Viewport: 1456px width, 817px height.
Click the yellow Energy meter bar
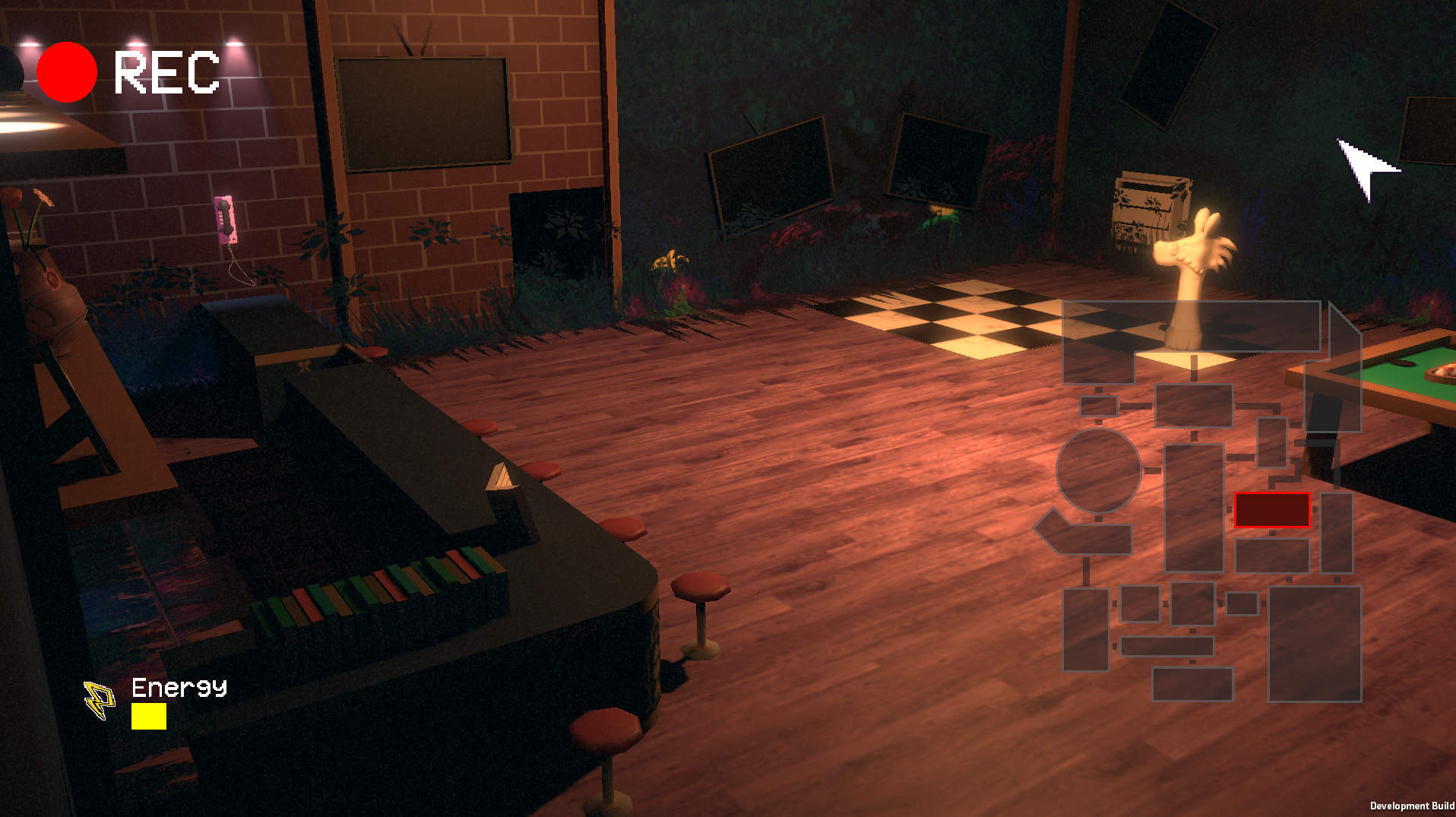point(149,717)
